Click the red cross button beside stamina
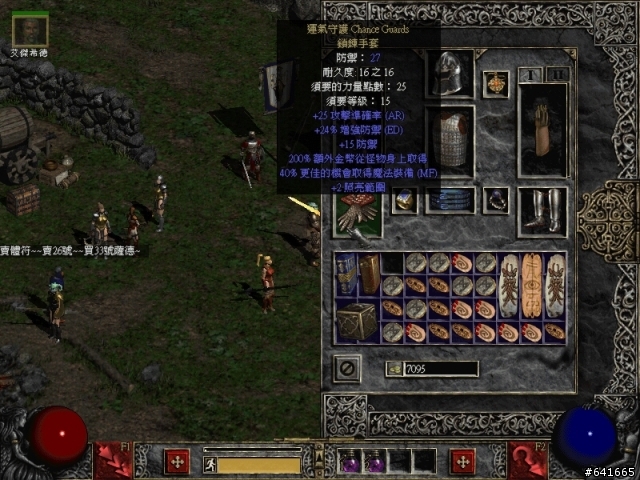Viewport: 640px width, 480px height. [177, 461]
